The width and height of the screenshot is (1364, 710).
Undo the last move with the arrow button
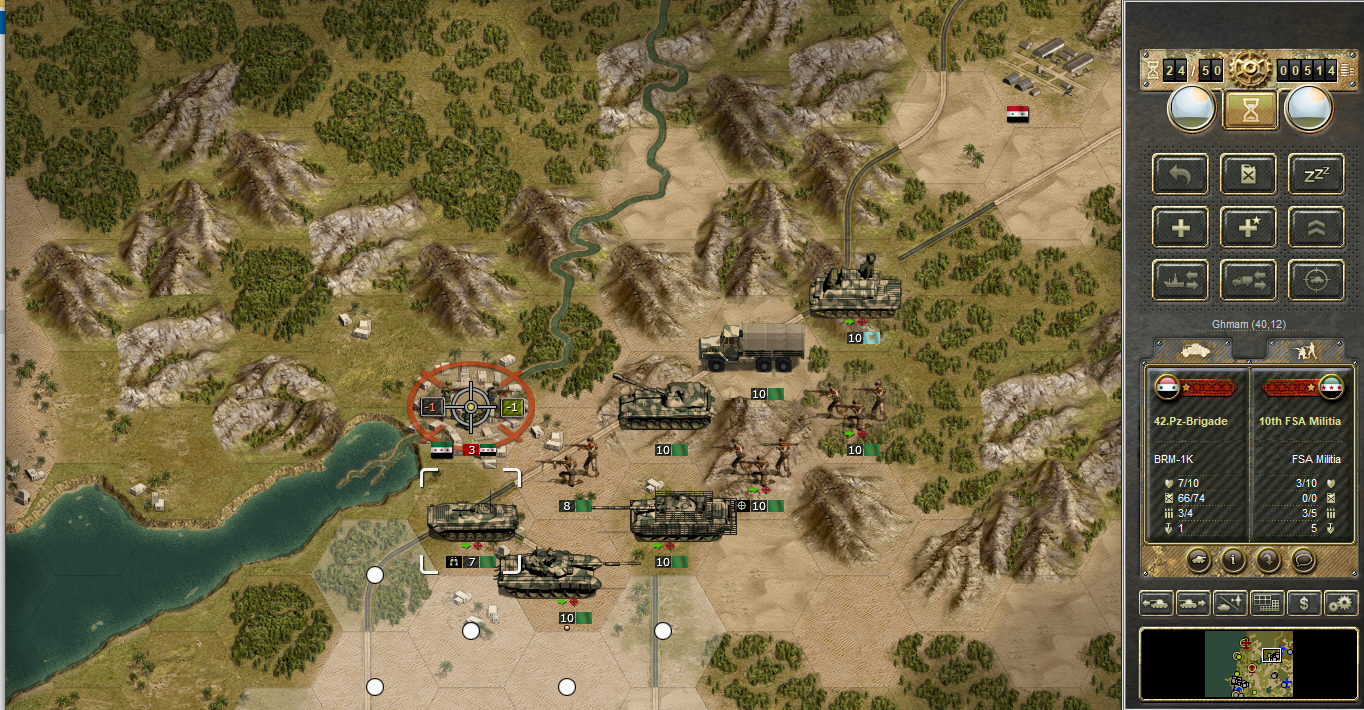coord(1181,175)
